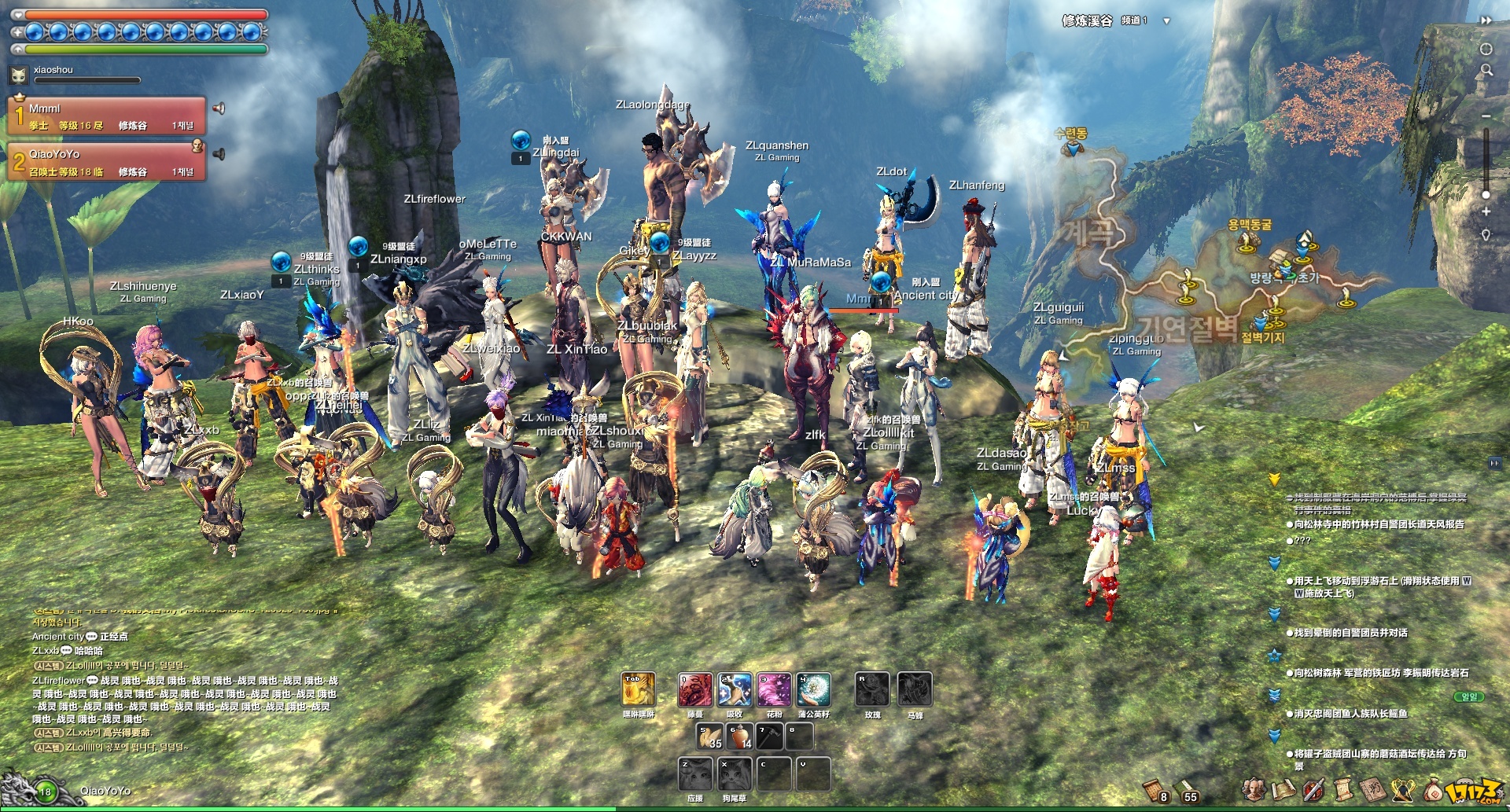Expand the minimap with the double-arrow button
Image resolution: width=1510 pixels, height=812 pixels.
[x=1486, y=20]
